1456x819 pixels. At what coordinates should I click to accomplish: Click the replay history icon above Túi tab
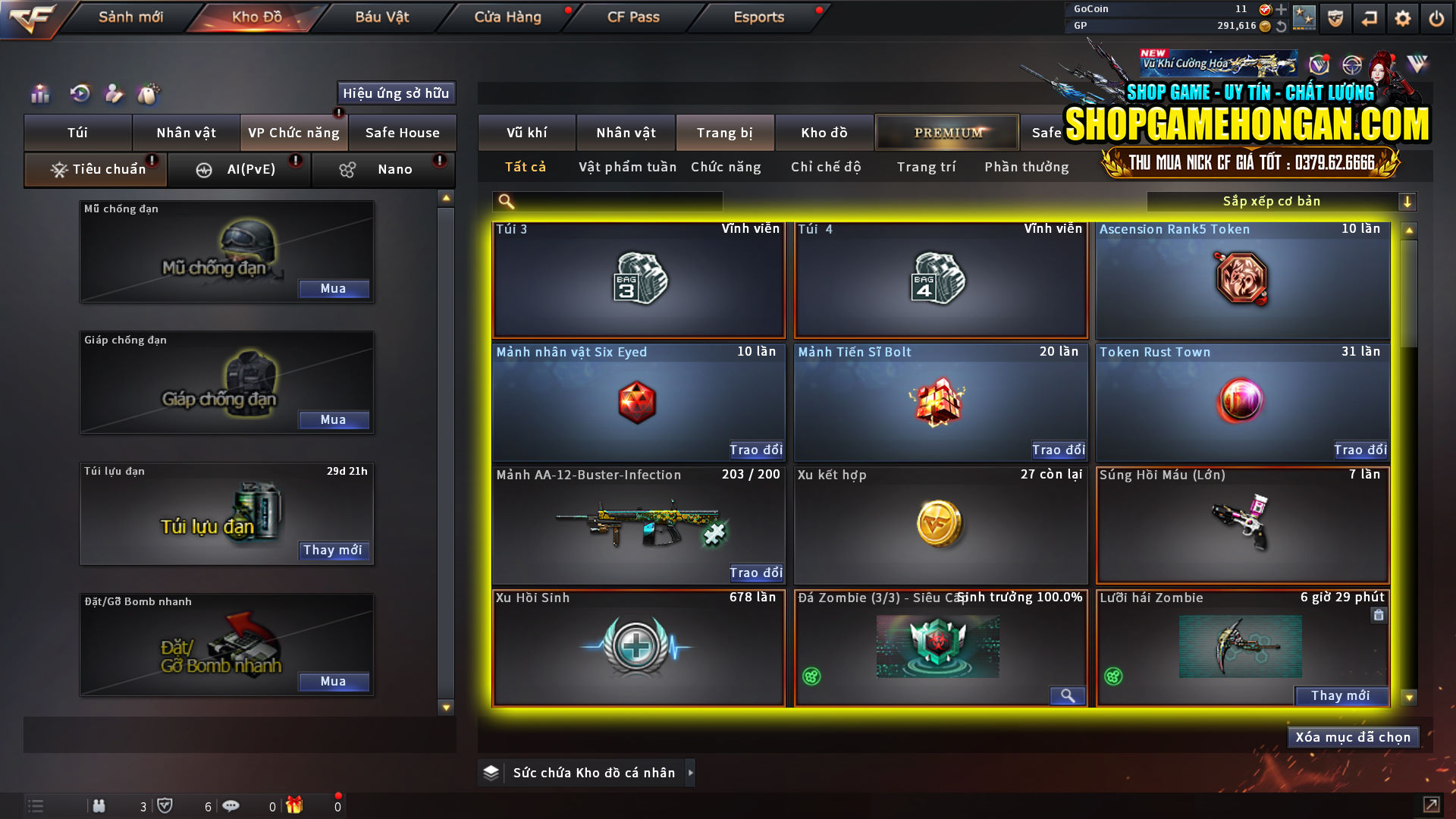pyautogui.click(x=79, y=93)
